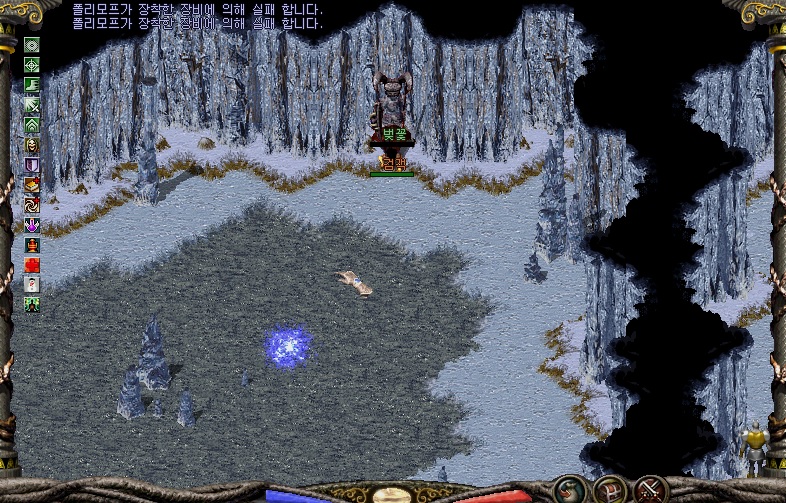
Task: Select the snowman figure icon
Action: pyautogui.click(x=32, y=285)
